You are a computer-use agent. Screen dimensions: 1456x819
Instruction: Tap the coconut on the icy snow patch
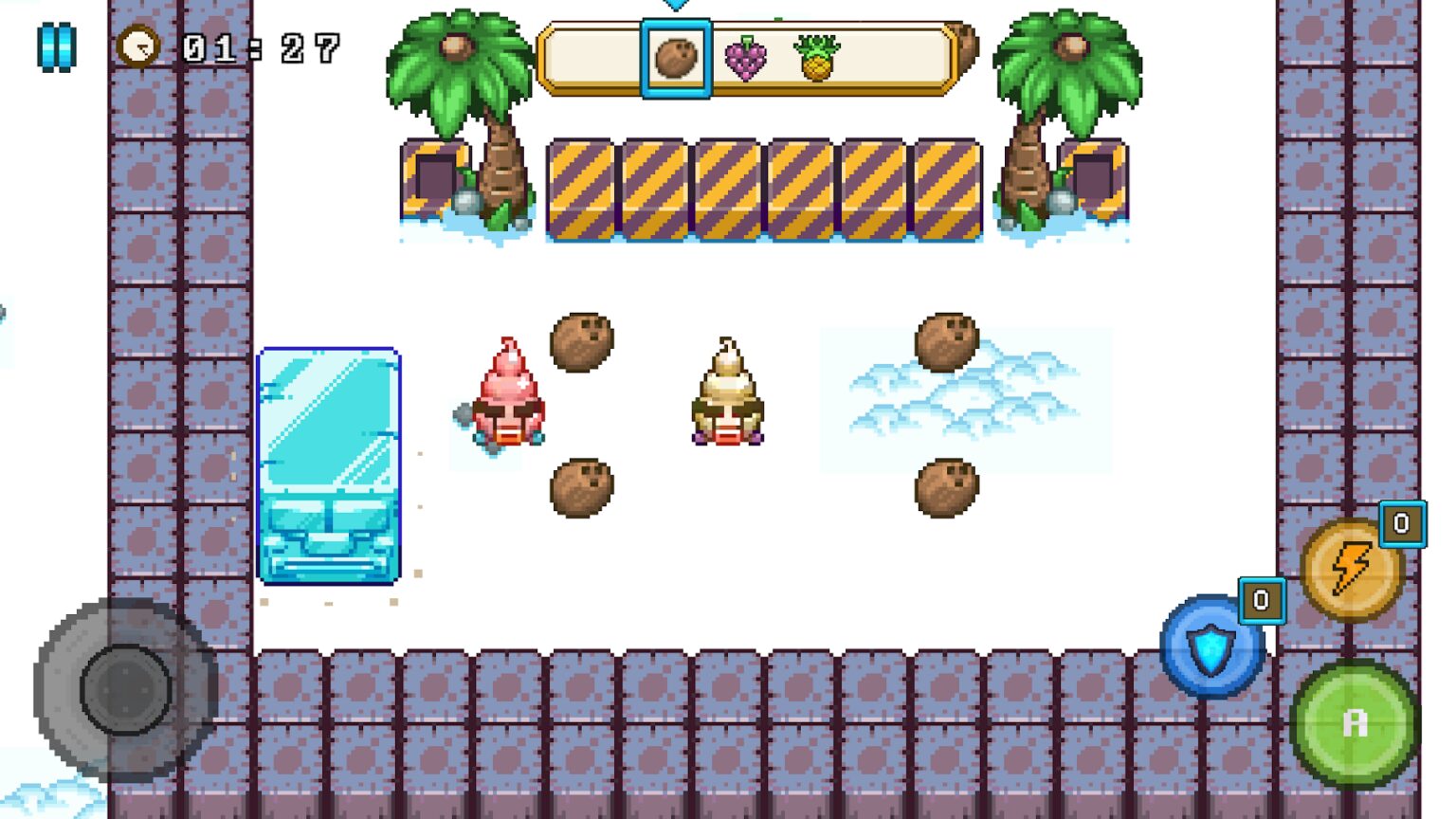point(945,341)
